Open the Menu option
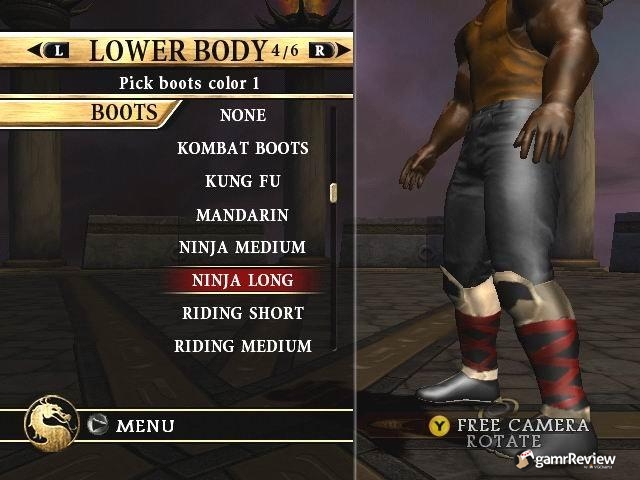Image resolution: width=640 pixels, height=480 pixels. point(145,426)
